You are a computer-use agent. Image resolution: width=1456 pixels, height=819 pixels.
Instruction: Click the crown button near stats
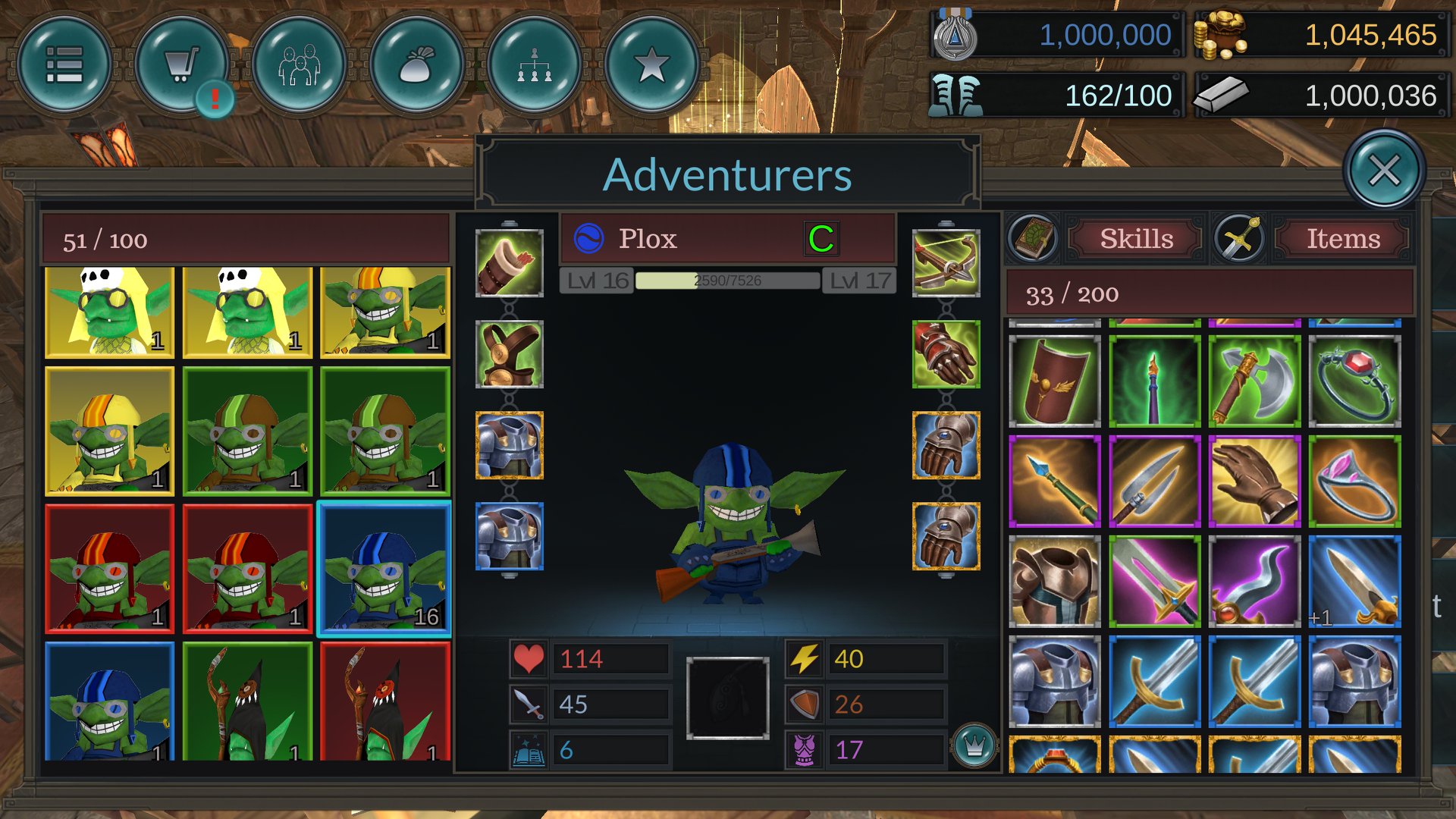[x=974, y=746]
